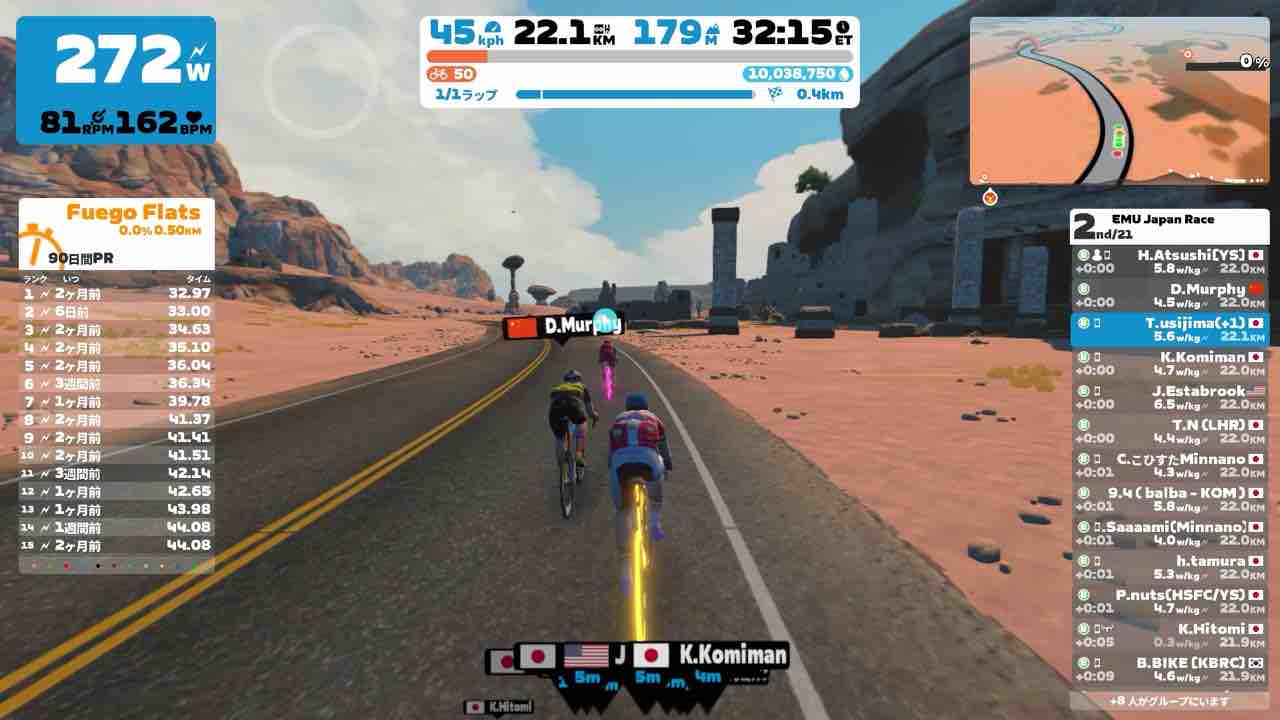Click the K.Komiman name tag at the bottom

coord(711,656)
